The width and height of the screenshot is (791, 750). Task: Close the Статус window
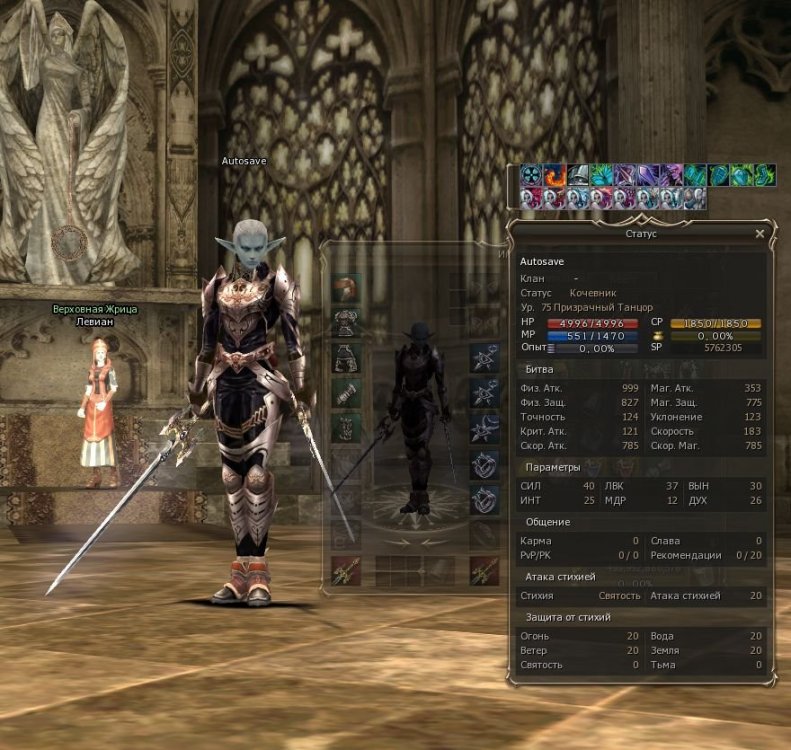[759, 233]
